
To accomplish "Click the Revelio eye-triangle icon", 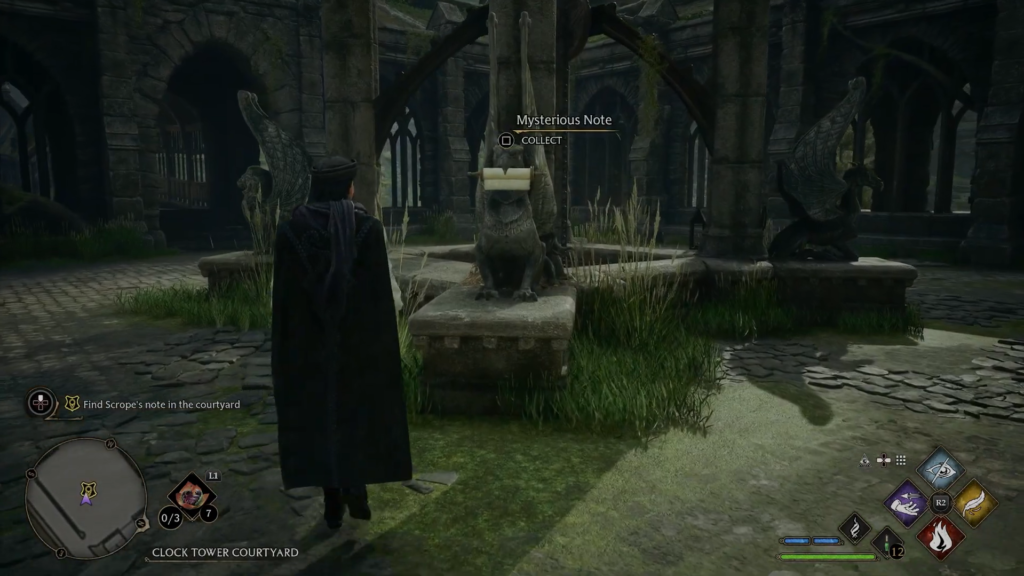I will pos(865,460).
